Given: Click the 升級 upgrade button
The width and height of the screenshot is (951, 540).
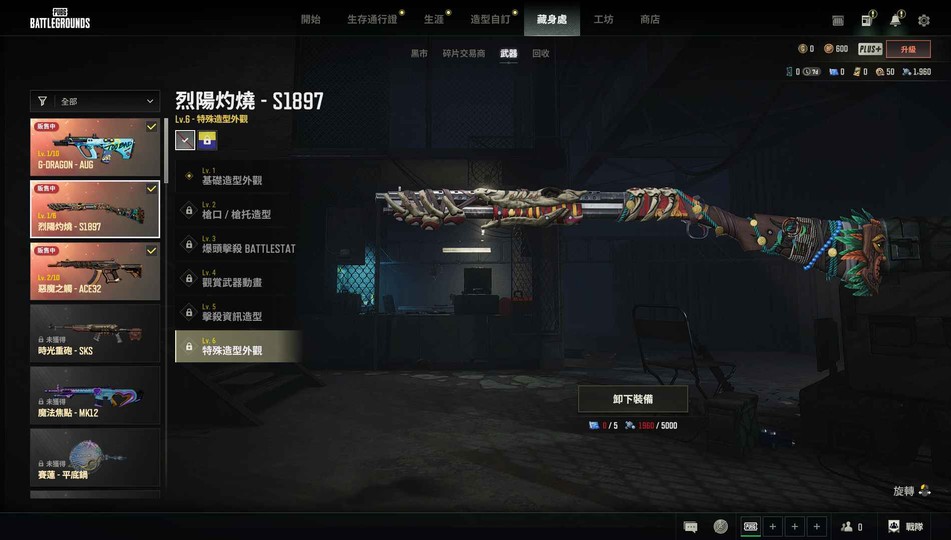Looking at the screenshot, I should click(908, 49).
